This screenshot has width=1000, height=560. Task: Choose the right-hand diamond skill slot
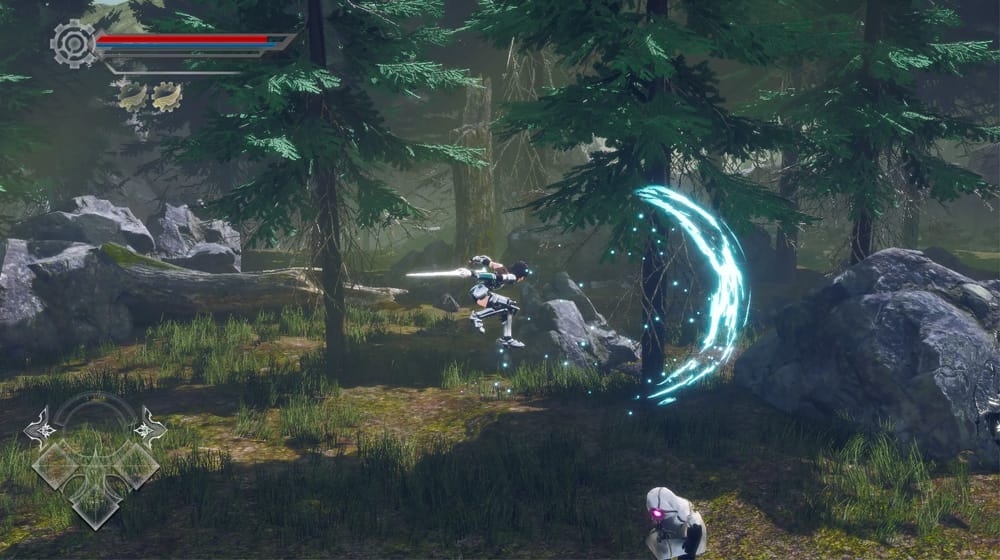[x=136, y=465]
